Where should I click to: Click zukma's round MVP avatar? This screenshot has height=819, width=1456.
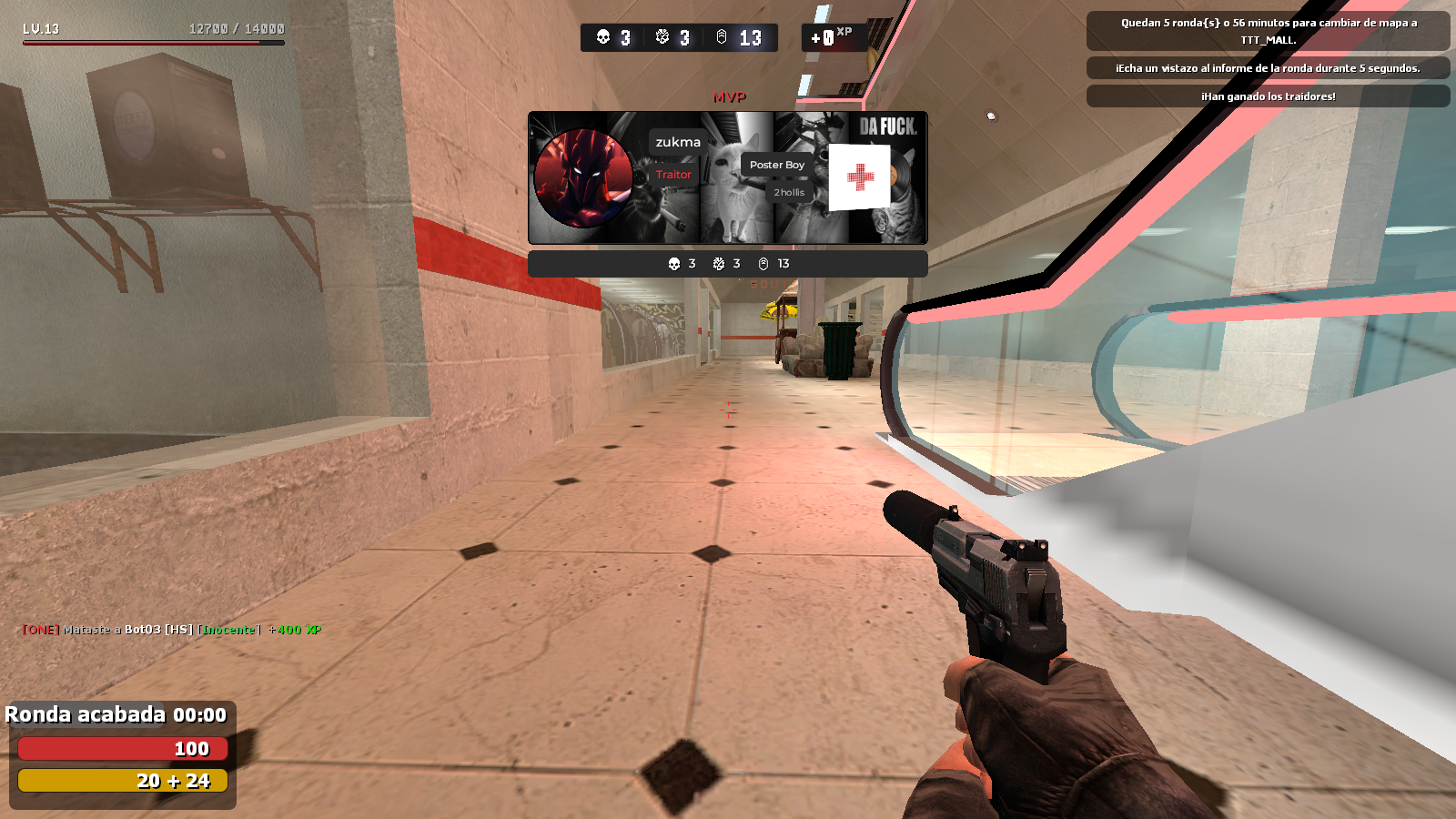583,178
